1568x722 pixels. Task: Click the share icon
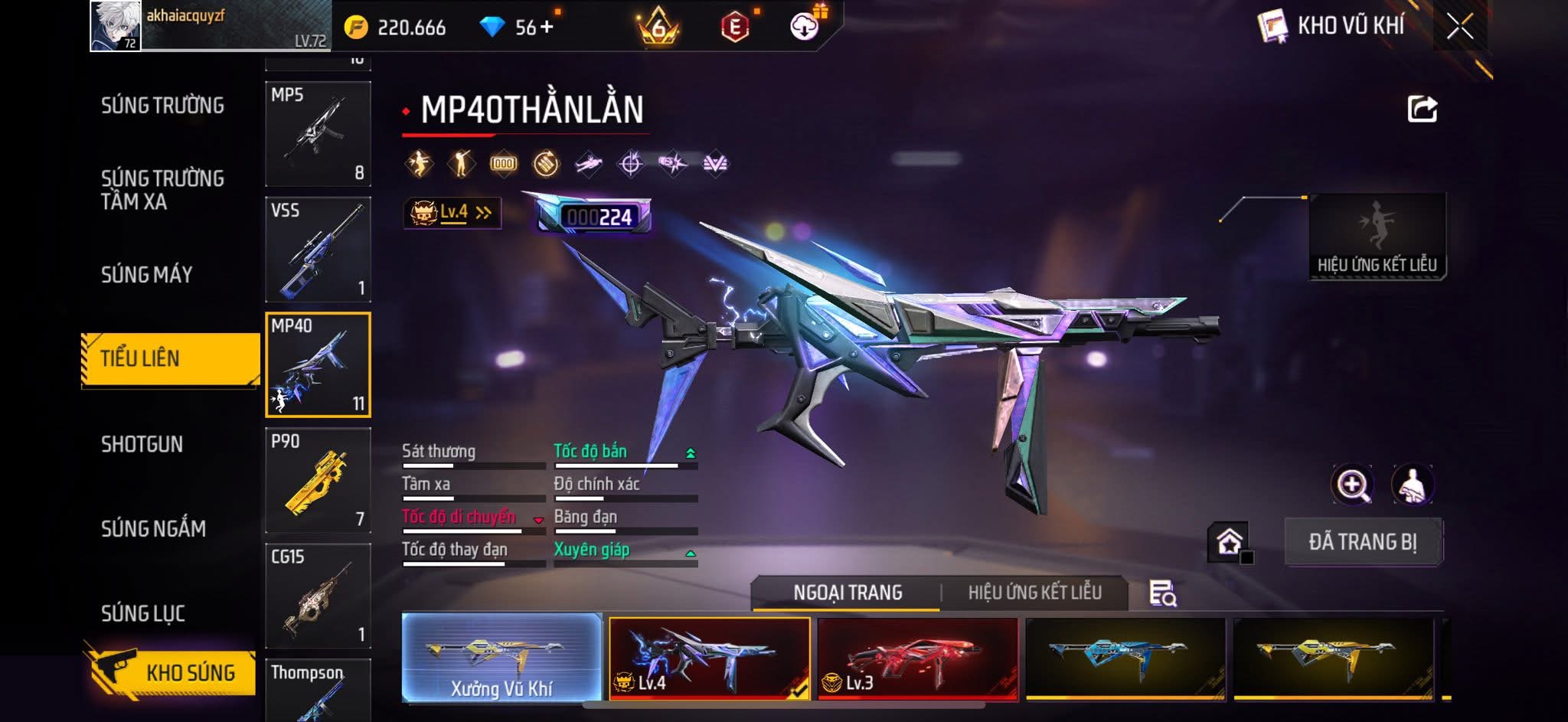pyautogui.click(x=1422, y=109)
